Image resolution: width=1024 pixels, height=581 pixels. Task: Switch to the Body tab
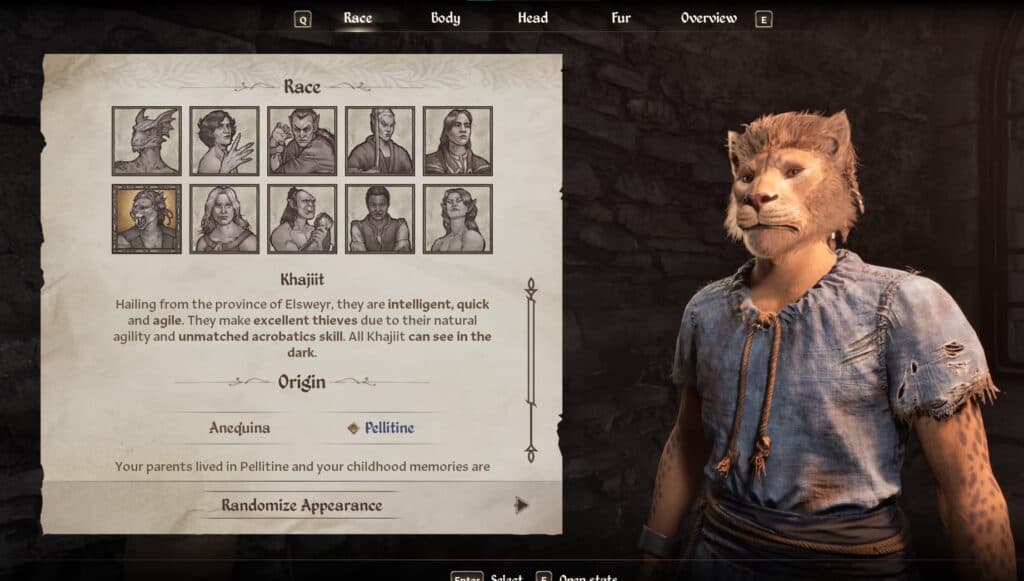pos(445,18)
